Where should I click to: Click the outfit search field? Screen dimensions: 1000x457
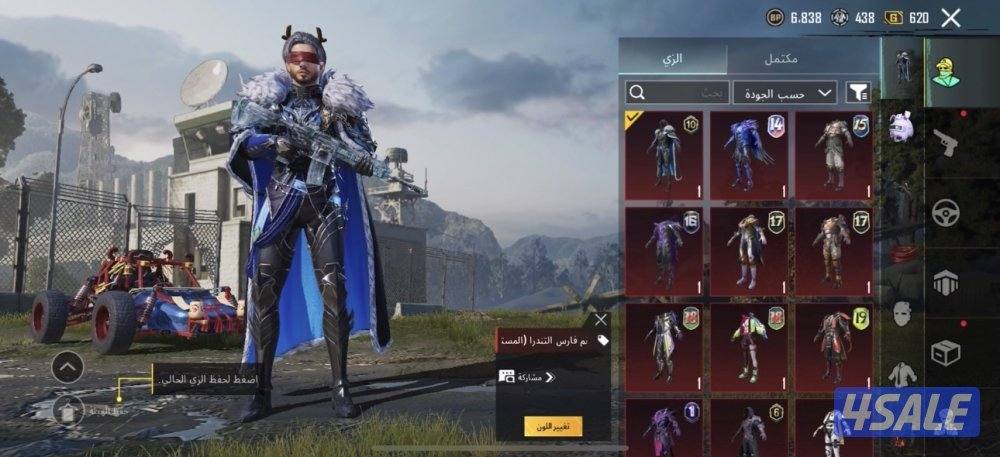(676, 93)
